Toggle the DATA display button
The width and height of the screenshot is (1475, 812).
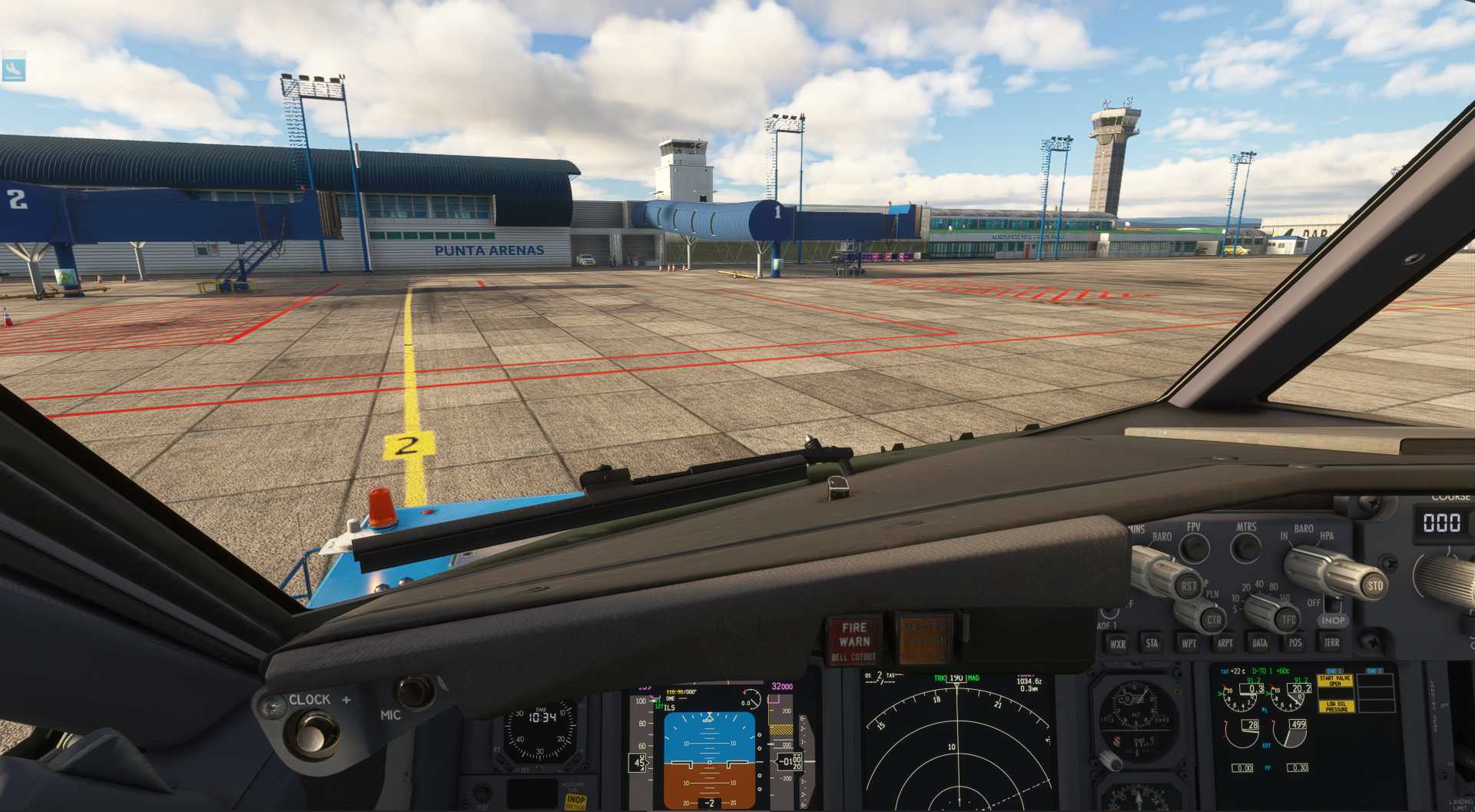[1260, 643]
